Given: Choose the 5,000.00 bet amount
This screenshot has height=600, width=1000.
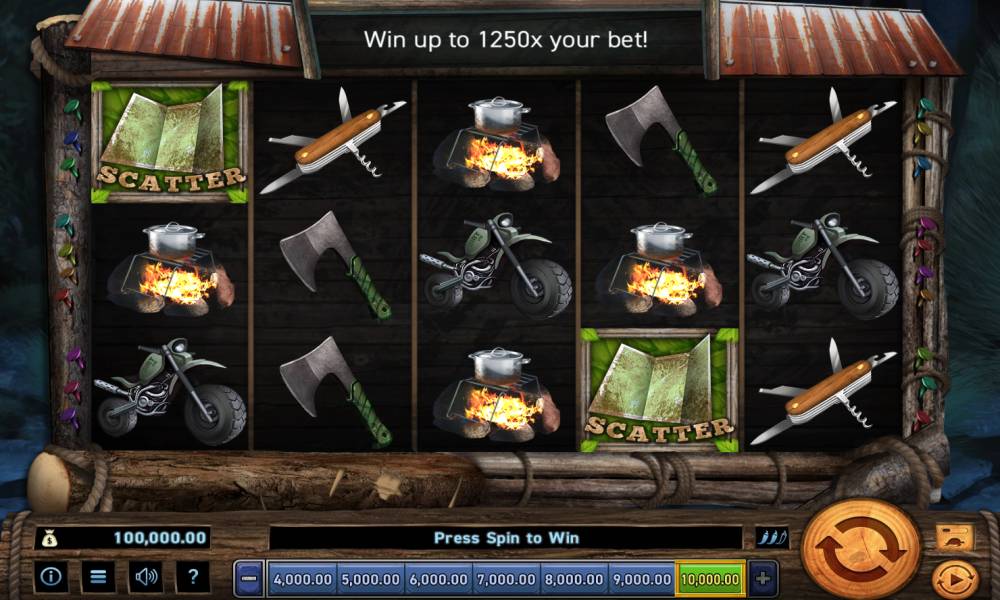Looking at the screenshot, I should (x=370, y=578).
